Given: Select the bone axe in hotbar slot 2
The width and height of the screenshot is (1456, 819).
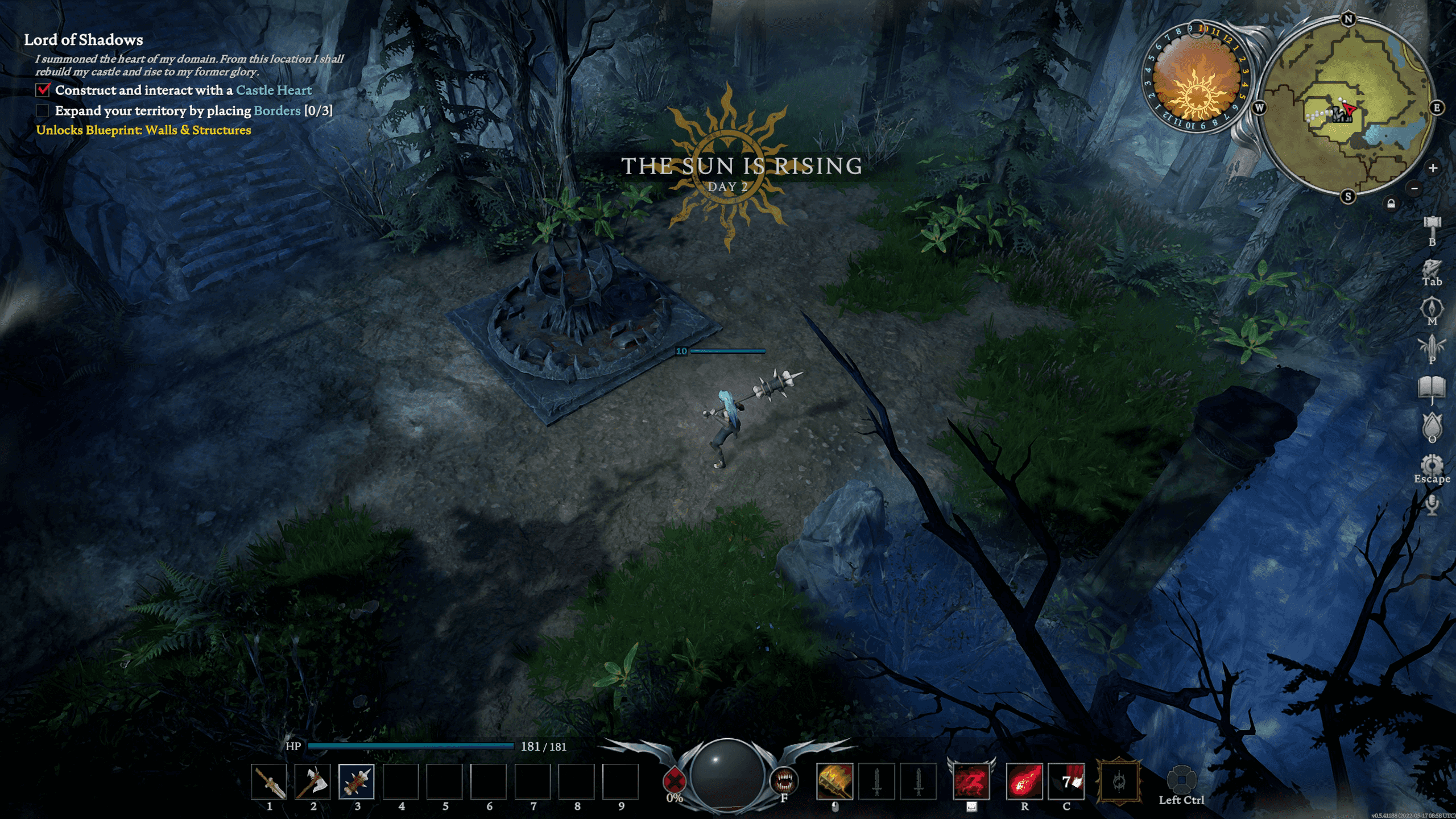Looking at the screenshot, I should click(x=313, y=782).
